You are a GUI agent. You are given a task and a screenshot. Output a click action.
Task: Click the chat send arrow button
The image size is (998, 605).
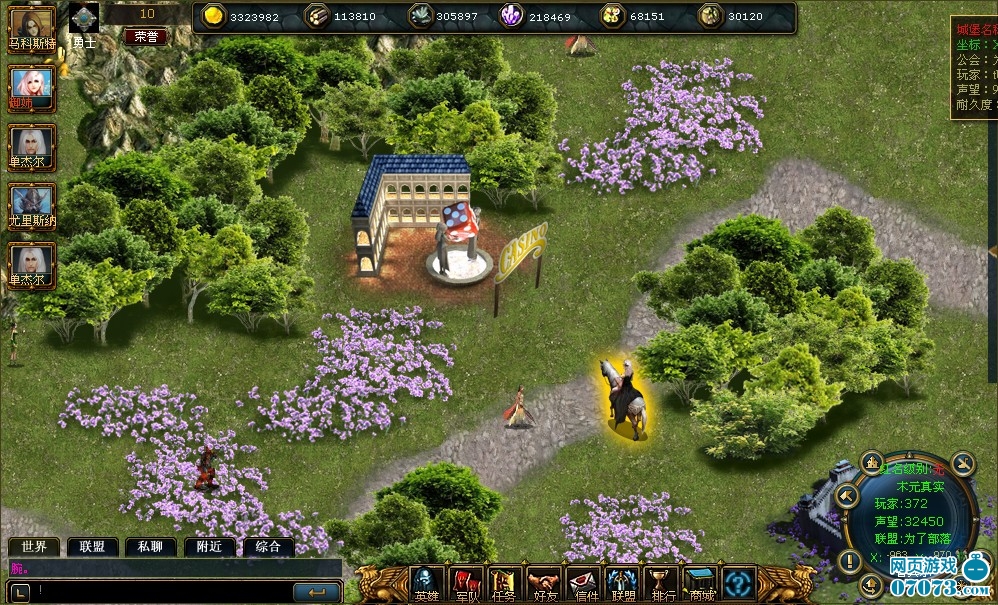tap(317, 592)
